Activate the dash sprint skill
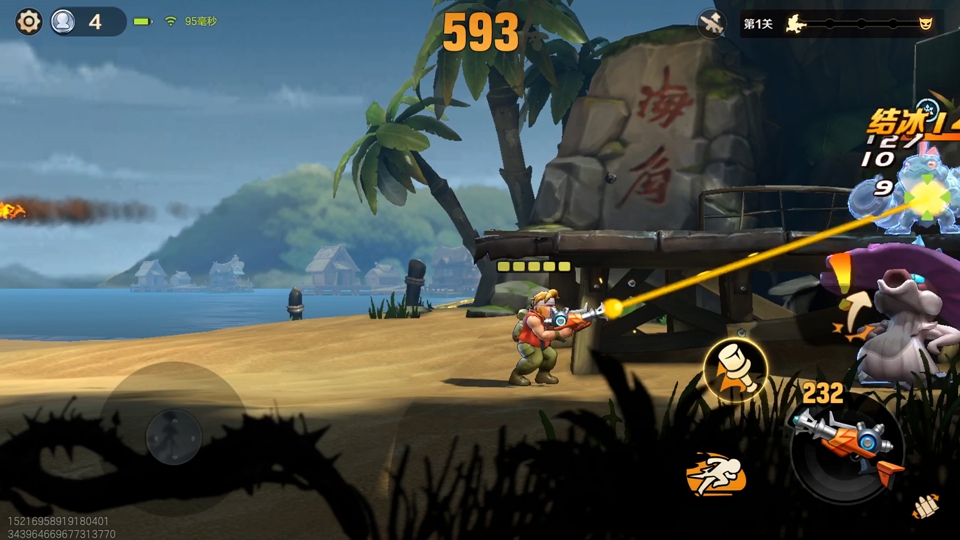The image size is (960, 540). (716, 473)
